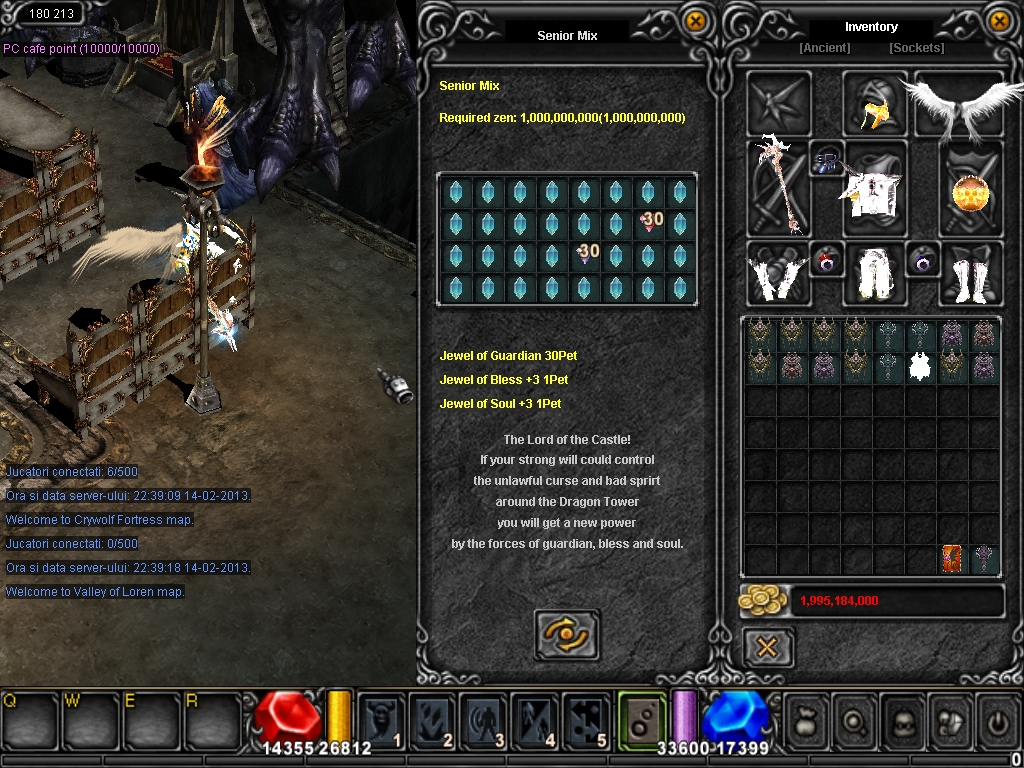Image resolution: width=1024 pixels, height=768 pixels.
Task: Select the golden shield slot
Action: click(x=970, y=188)
